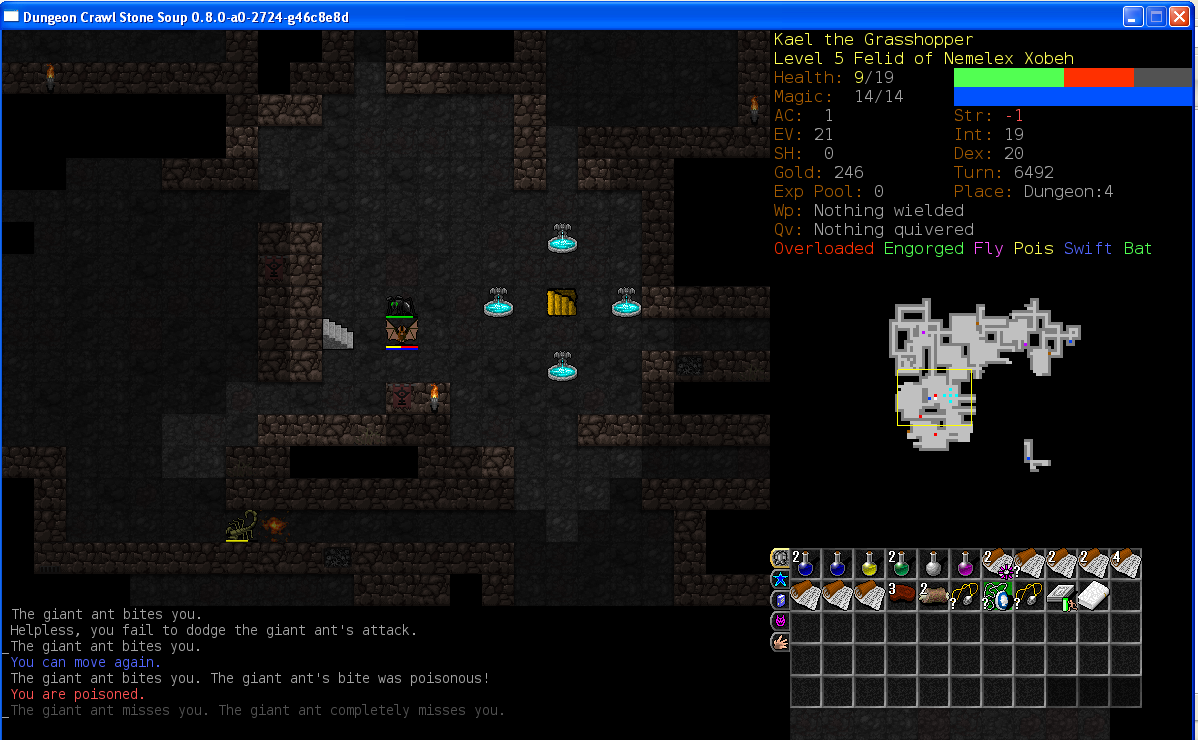Switch to the purple monster face tab

780,621
